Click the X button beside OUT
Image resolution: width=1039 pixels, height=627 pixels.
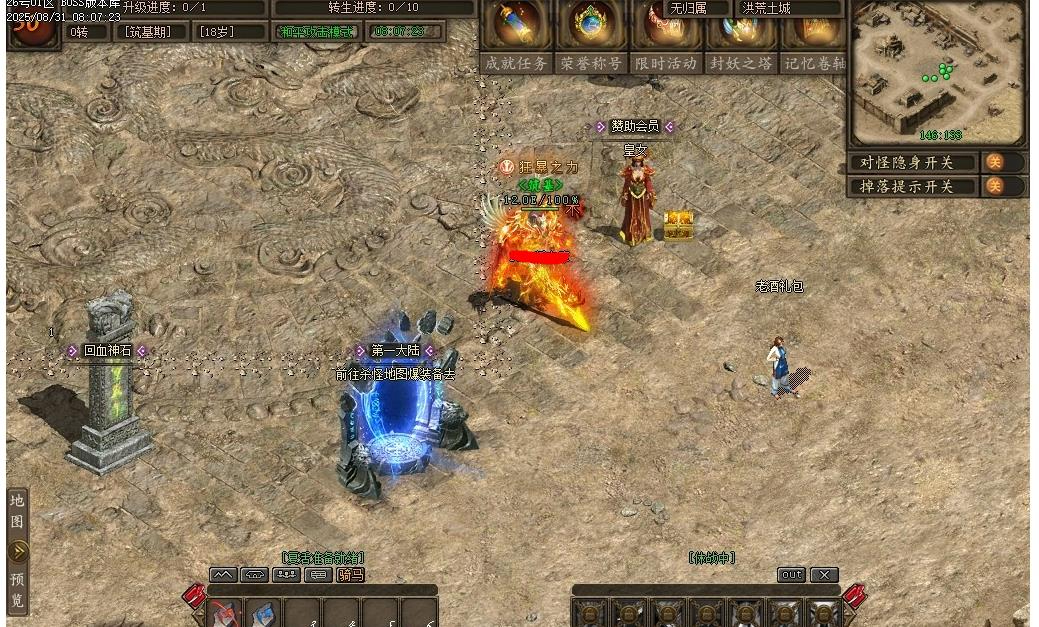click(823, 575)
